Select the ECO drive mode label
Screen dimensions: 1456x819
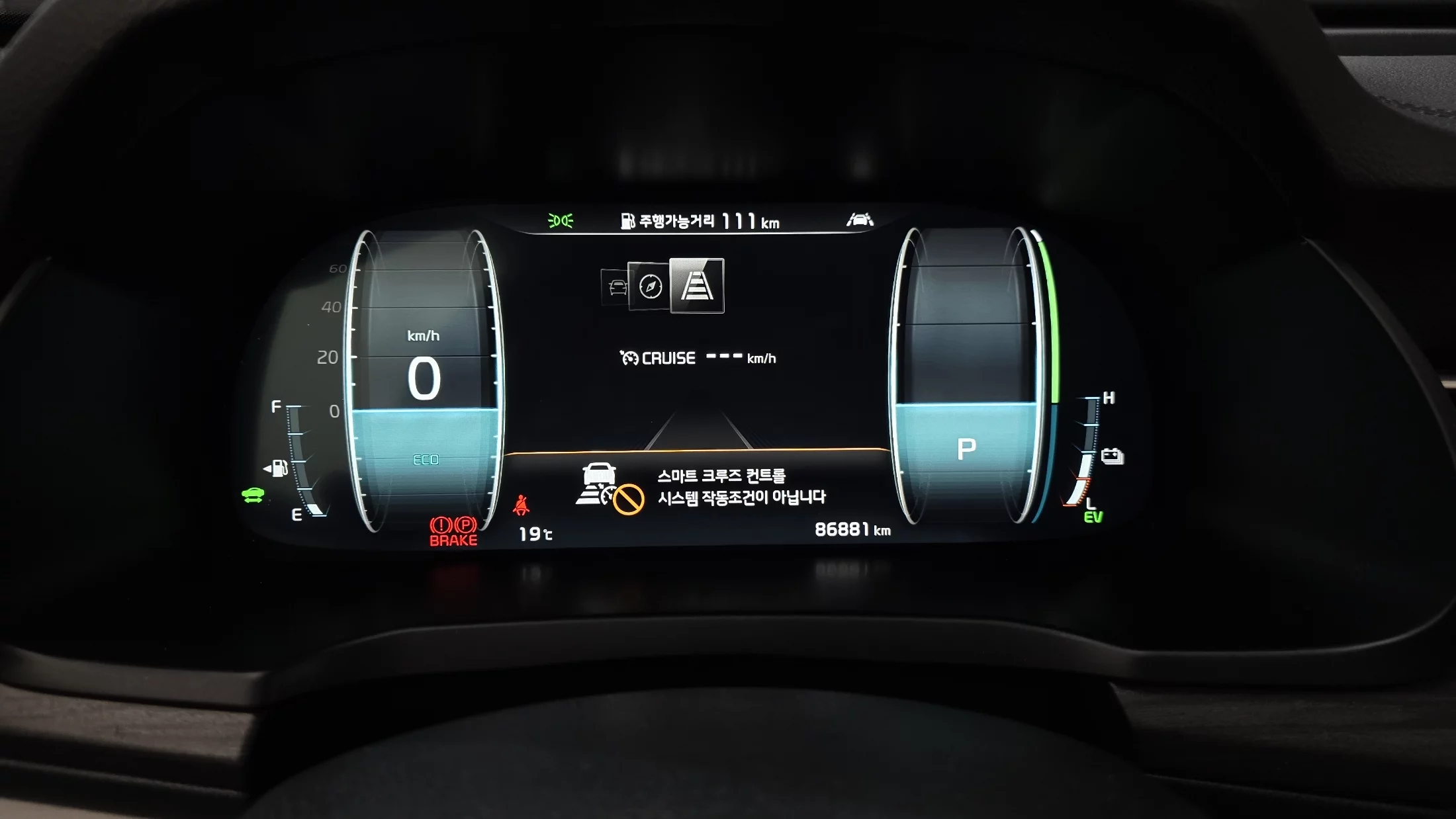pos(426,460)
